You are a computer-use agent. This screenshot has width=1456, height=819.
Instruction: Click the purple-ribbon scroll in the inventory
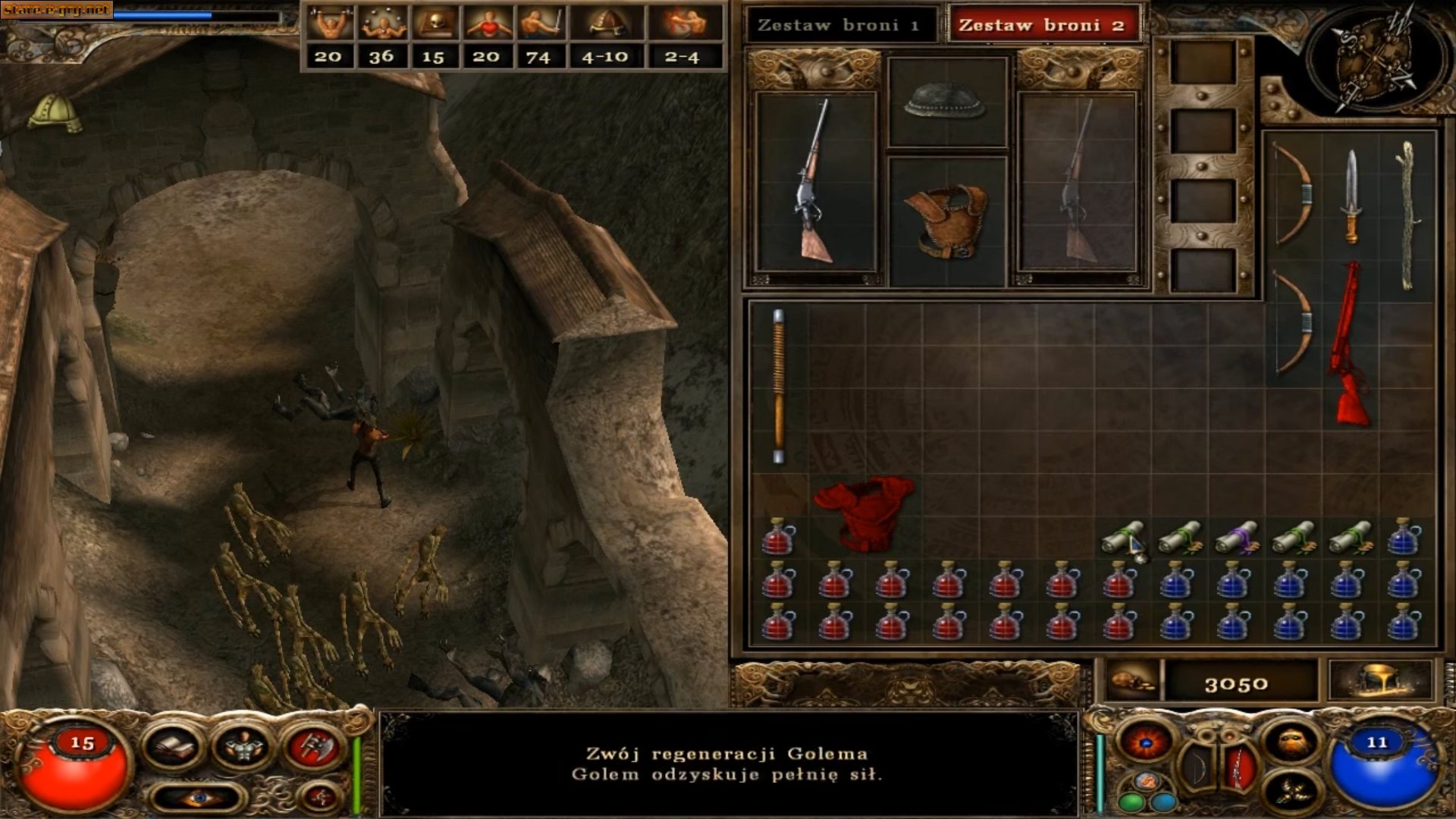point(1235,537)
